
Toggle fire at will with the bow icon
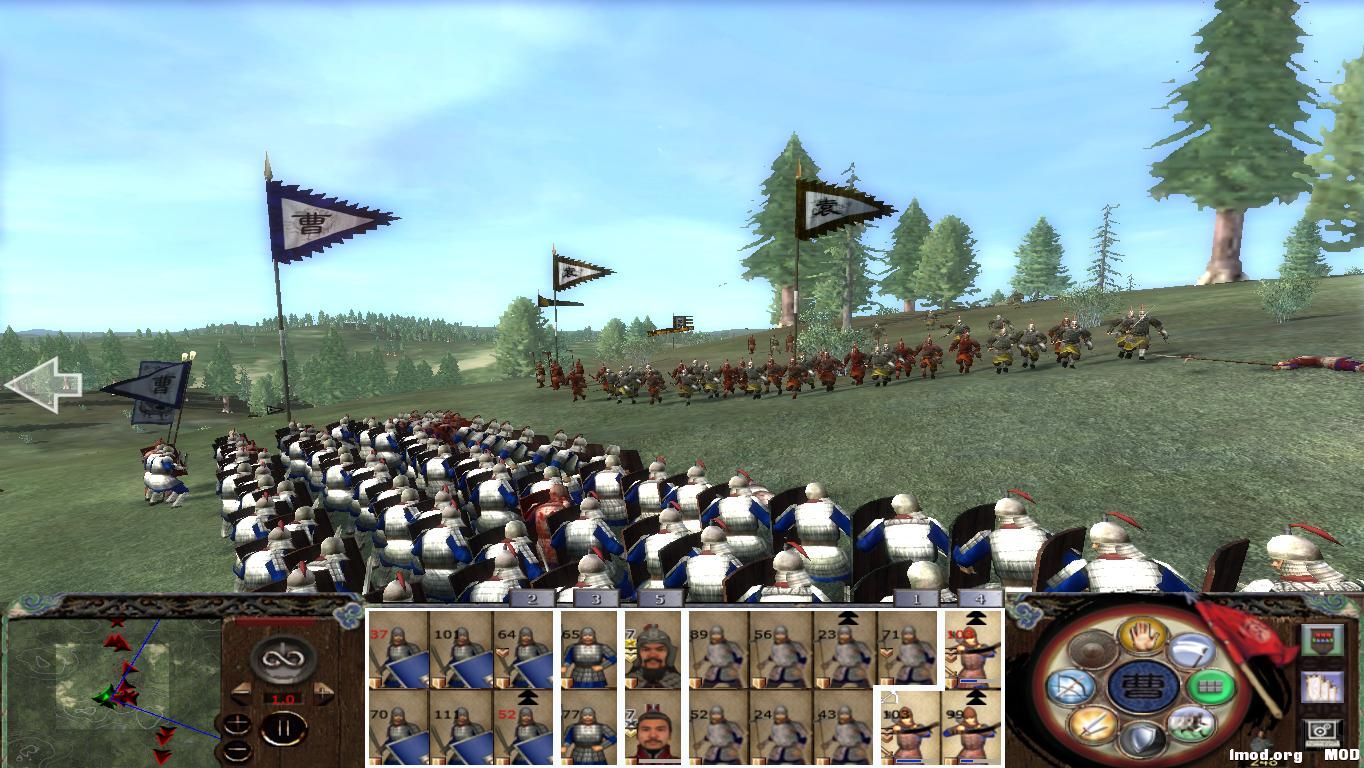coord(1072,687)
